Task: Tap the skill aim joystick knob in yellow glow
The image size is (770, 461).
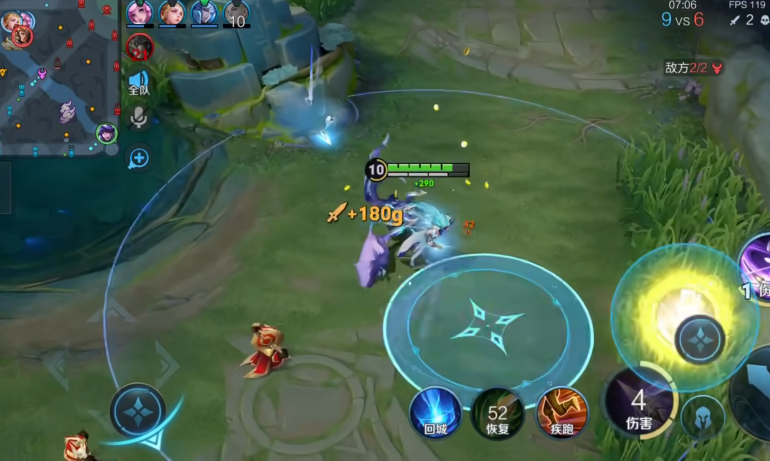Action: (699, 337)
